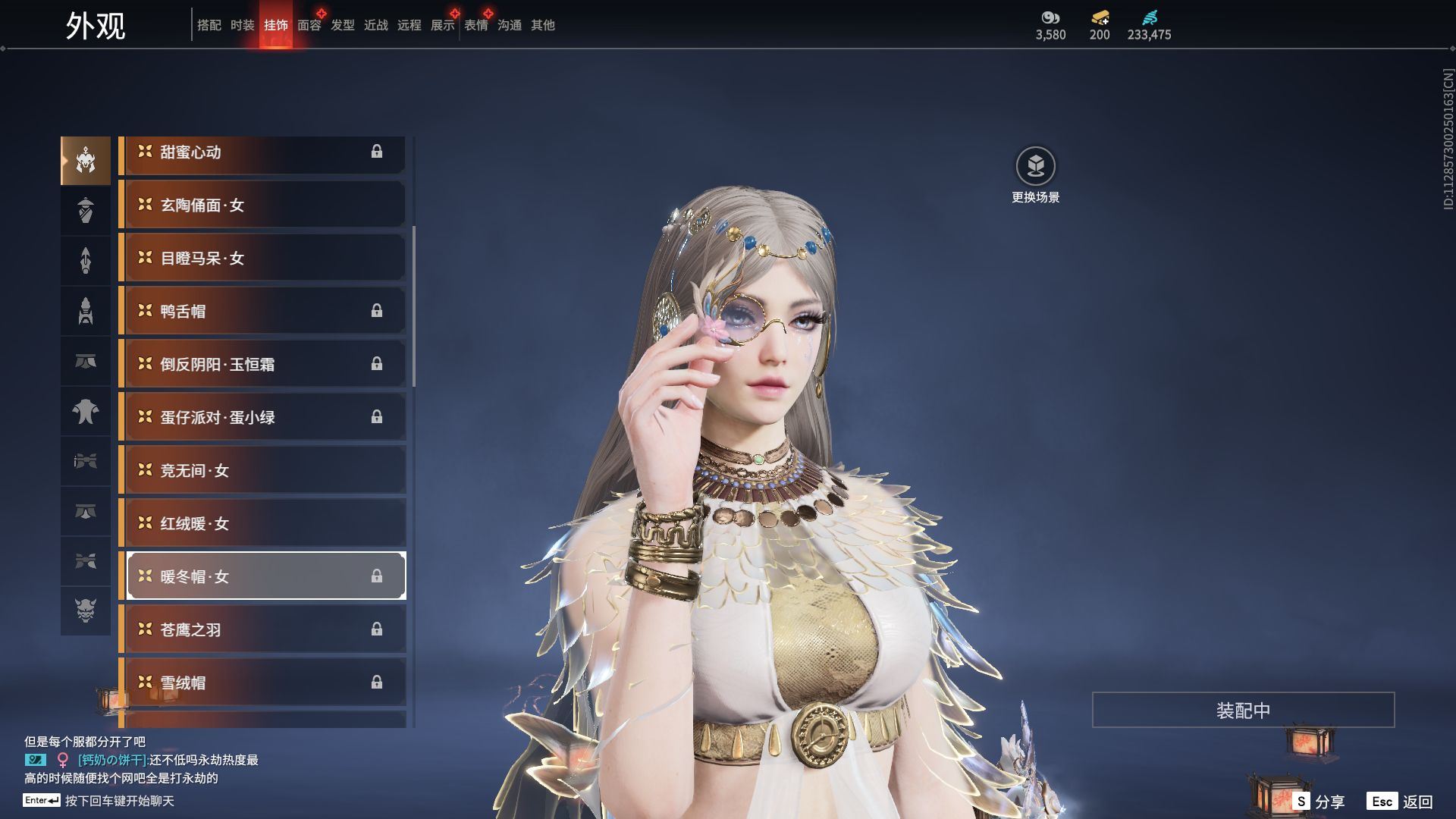Show the 展示 tab

tap(442, 25)
